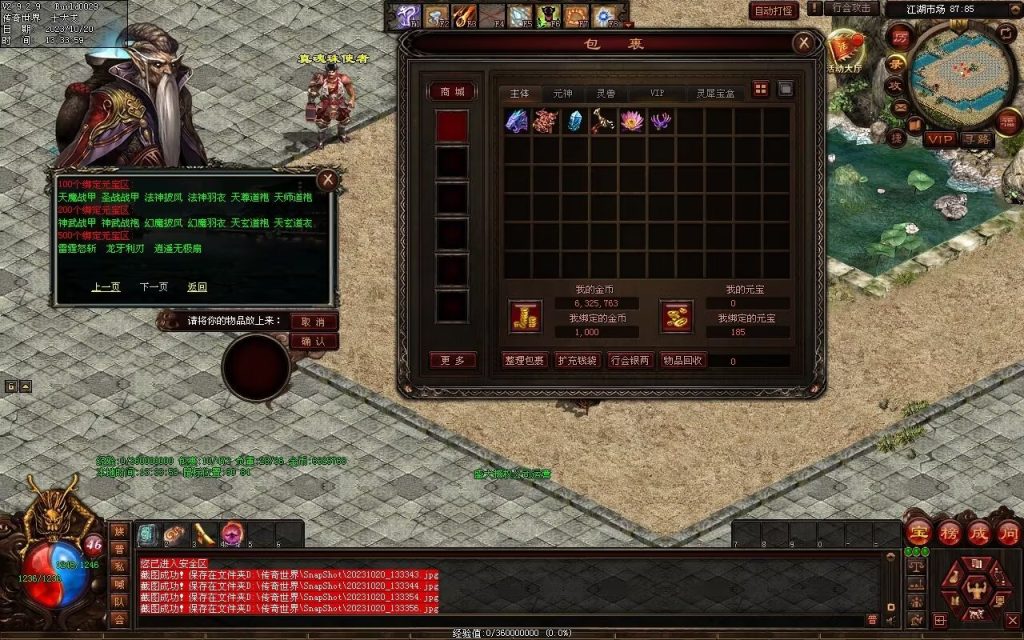Choose 返回 in the NPC dialogue
1024x640 pixels.
tap(197, 287)
